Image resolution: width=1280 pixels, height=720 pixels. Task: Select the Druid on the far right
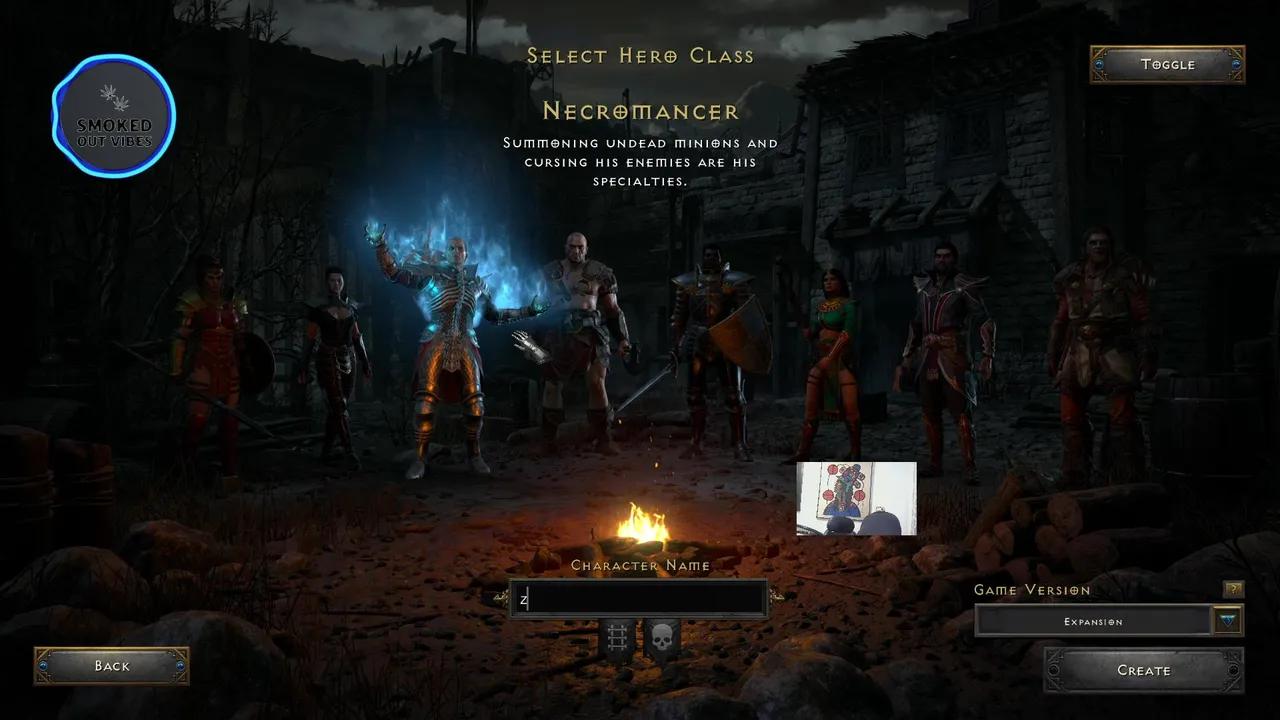tap(1095, 330)
